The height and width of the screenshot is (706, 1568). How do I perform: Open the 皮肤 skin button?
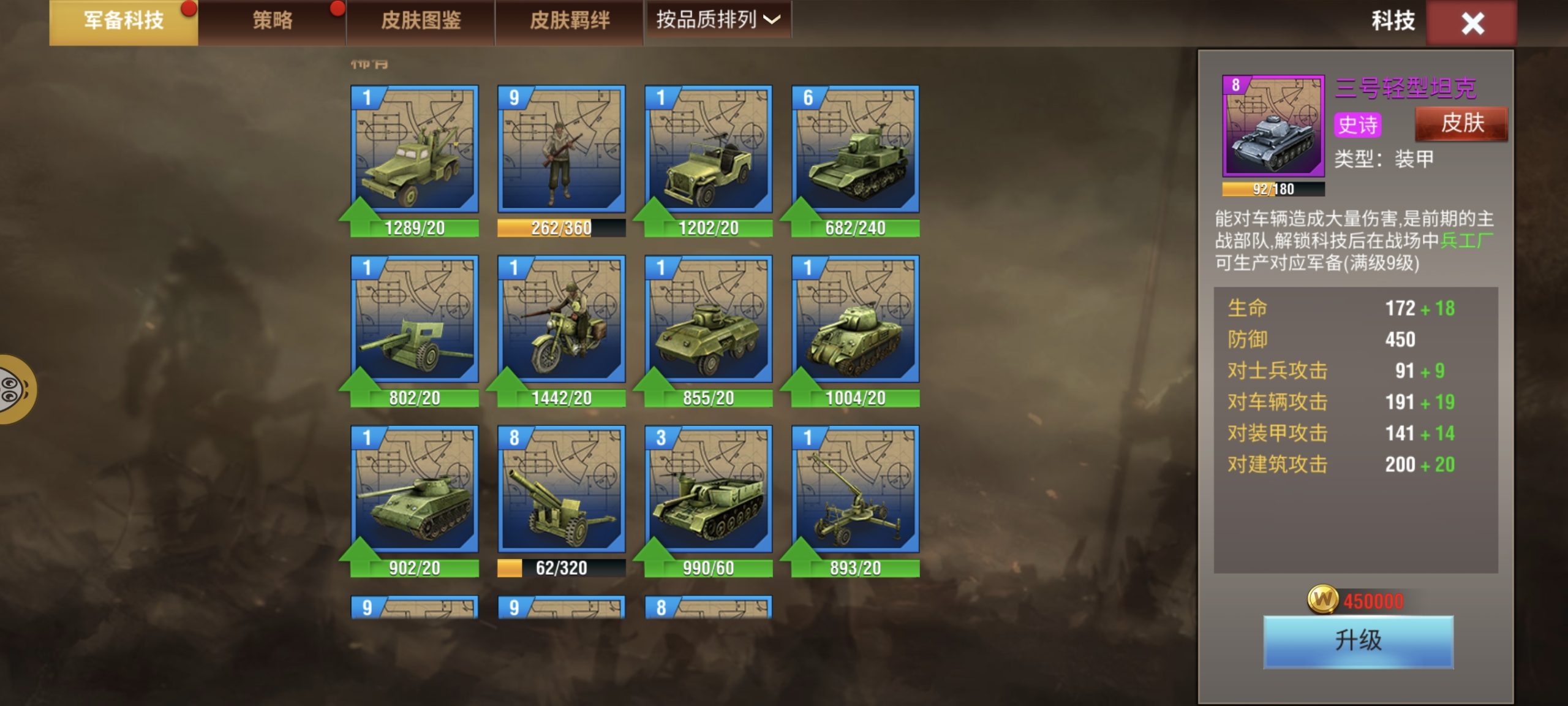(x=1461, y=124)
